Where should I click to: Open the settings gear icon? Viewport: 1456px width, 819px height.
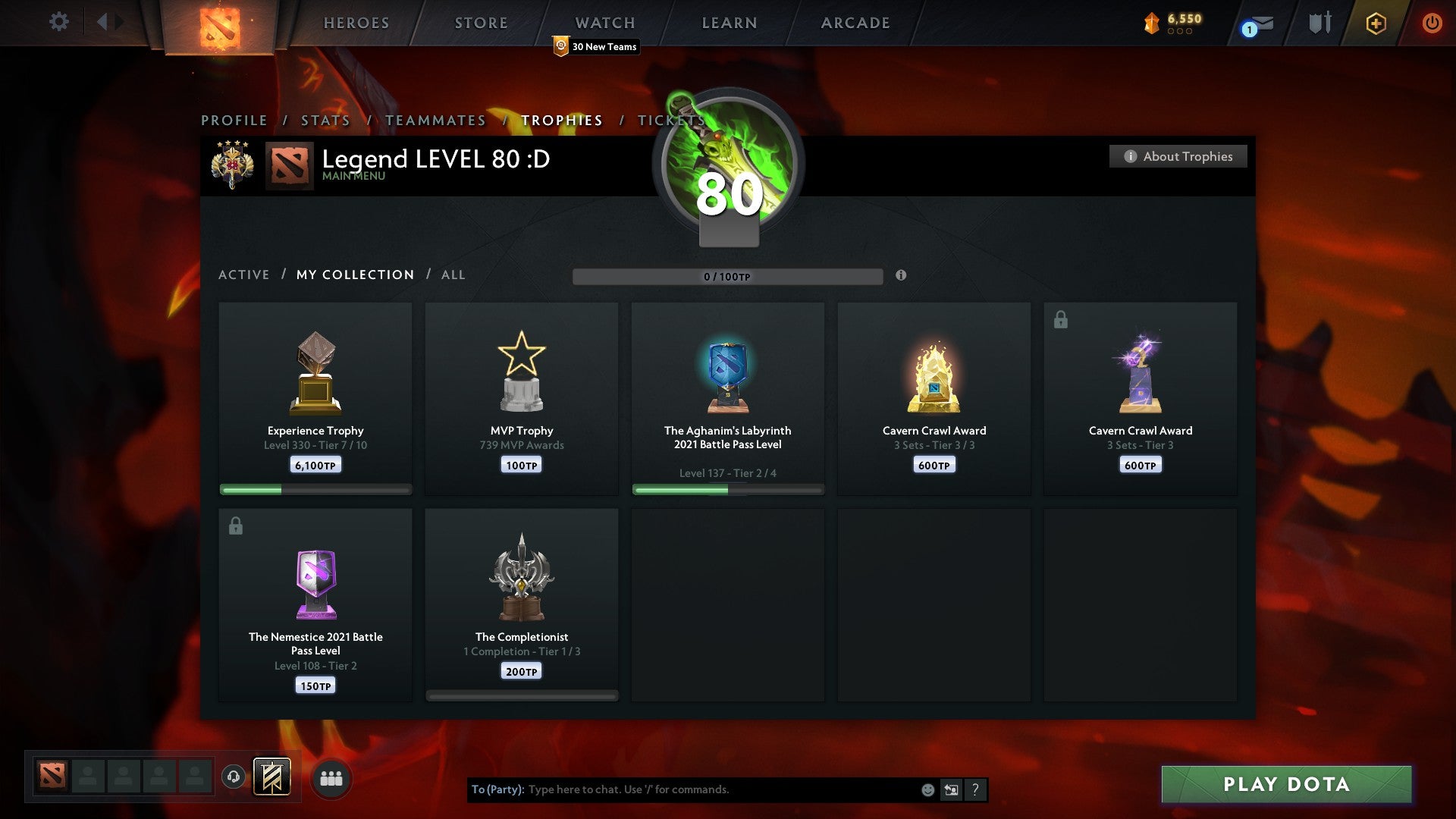coord(58,22)
